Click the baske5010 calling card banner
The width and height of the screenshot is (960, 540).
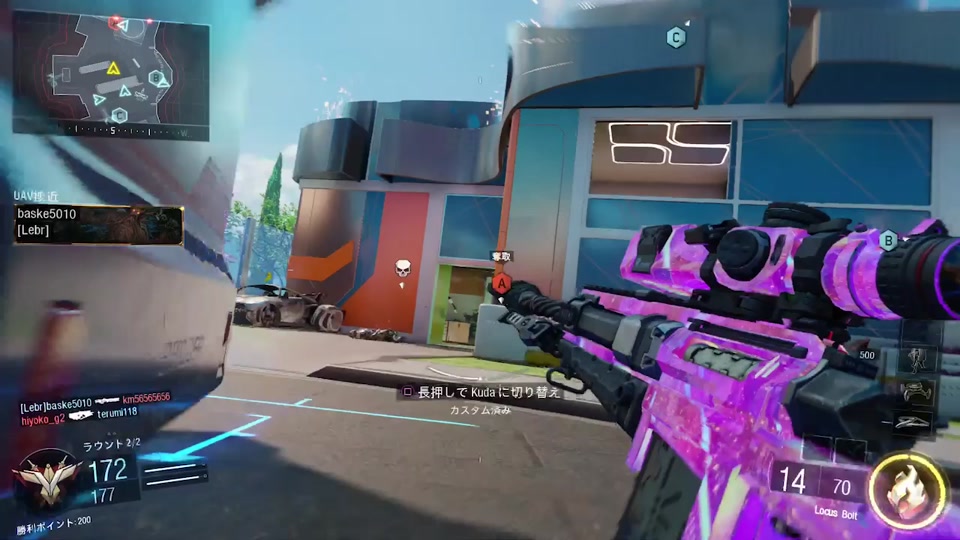[x=98, y=226]
